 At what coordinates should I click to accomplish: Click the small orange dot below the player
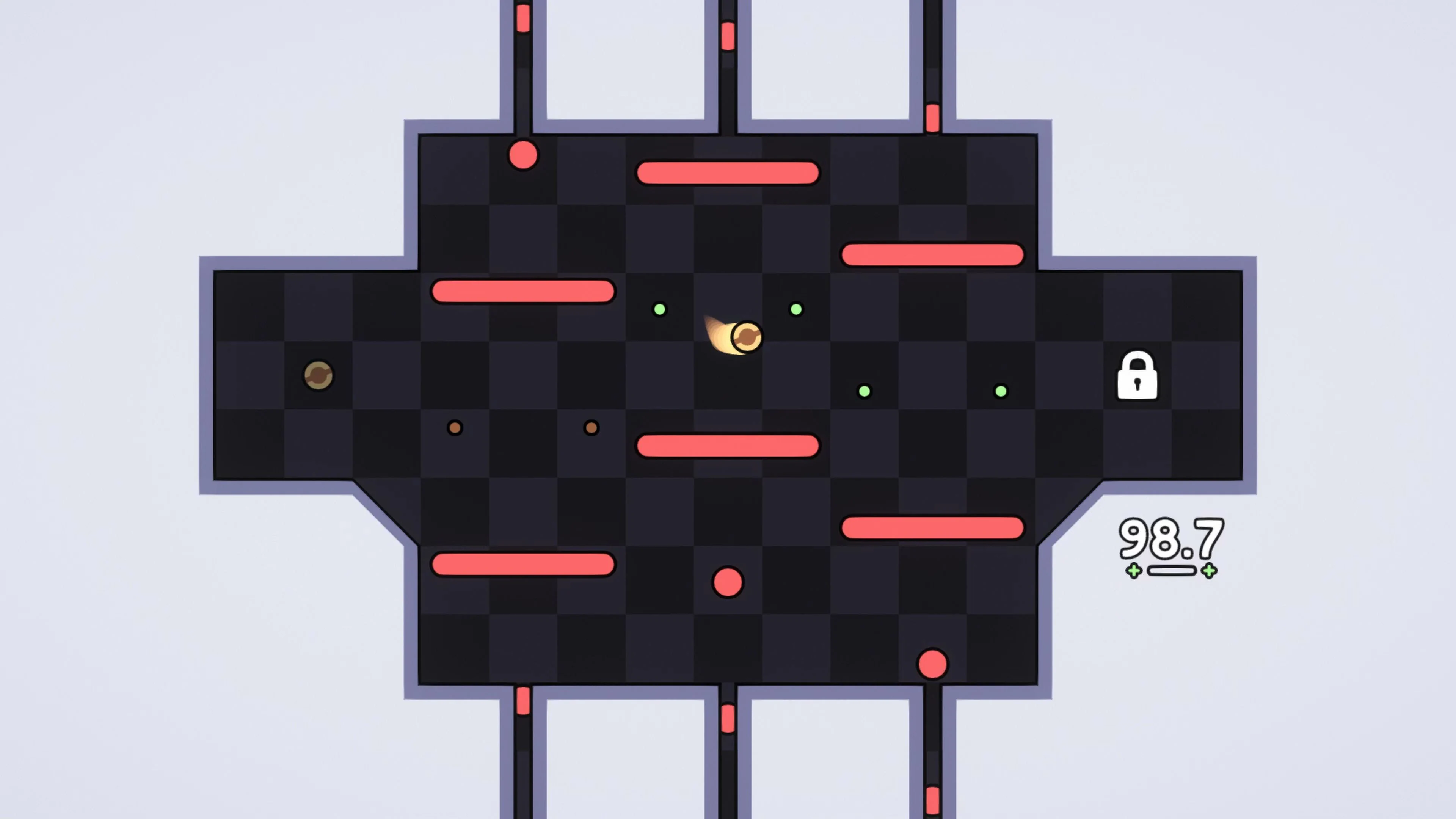(591, 428)
